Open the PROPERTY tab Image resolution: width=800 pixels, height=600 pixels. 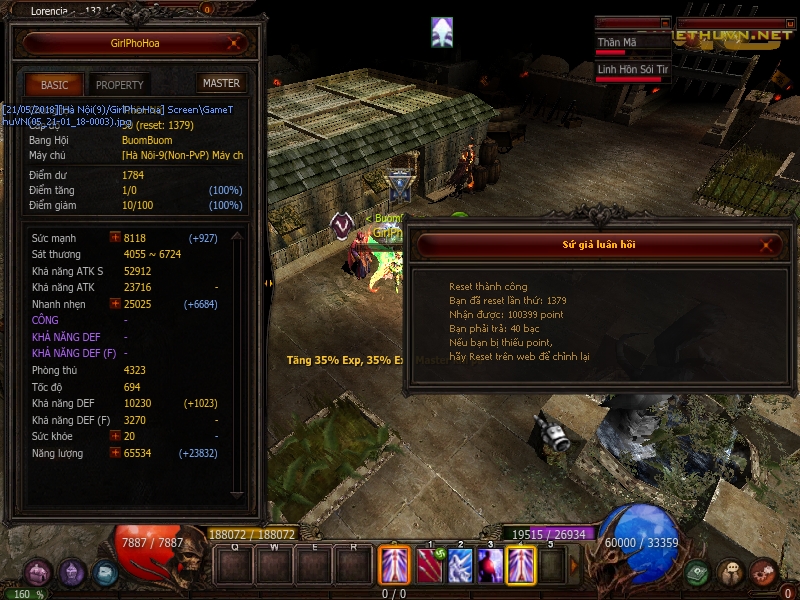point(120,85)
